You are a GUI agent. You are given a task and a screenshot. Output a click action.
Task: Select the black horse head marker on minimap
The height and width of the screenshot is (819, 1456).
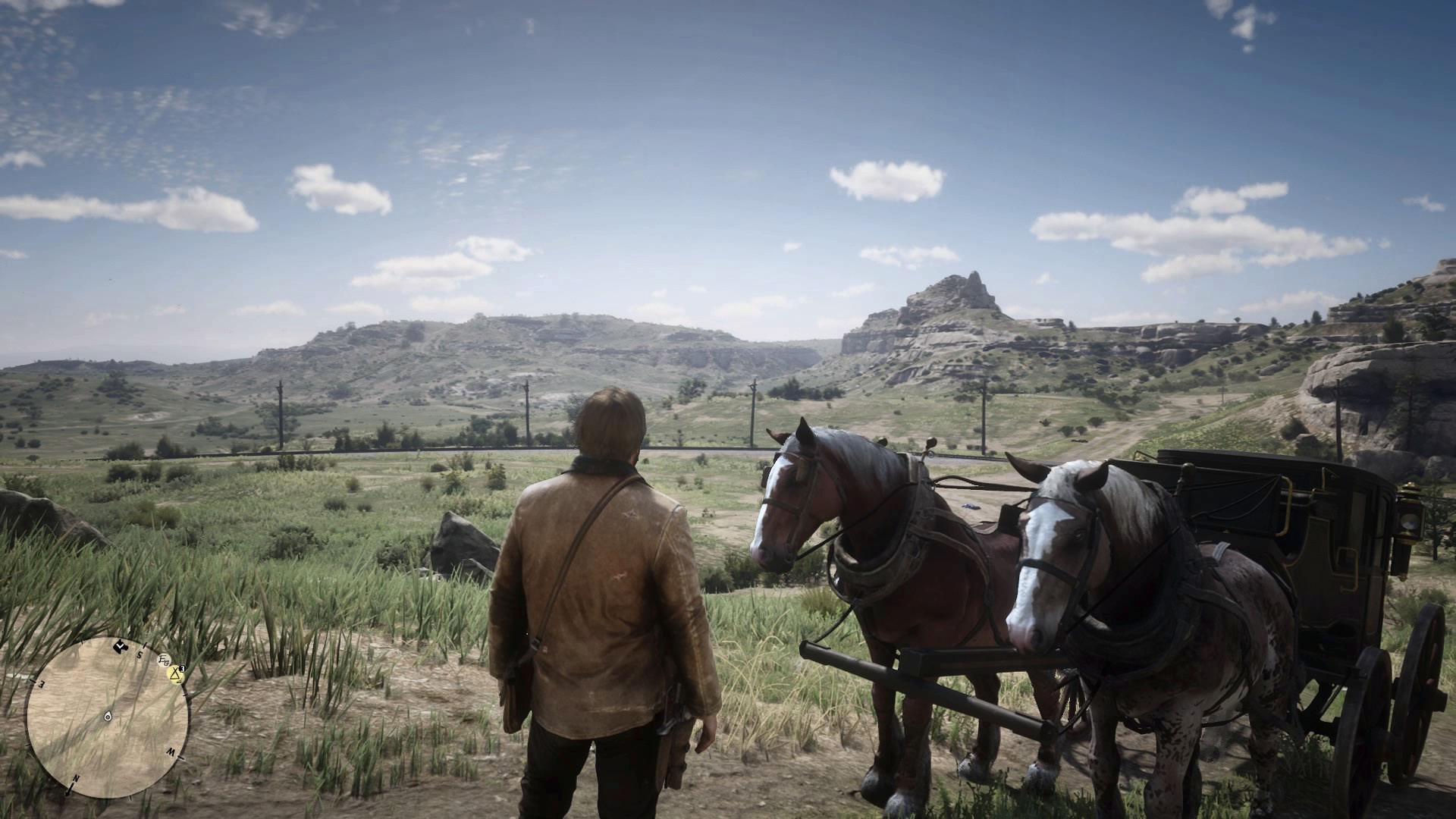[x=120, y=647]
